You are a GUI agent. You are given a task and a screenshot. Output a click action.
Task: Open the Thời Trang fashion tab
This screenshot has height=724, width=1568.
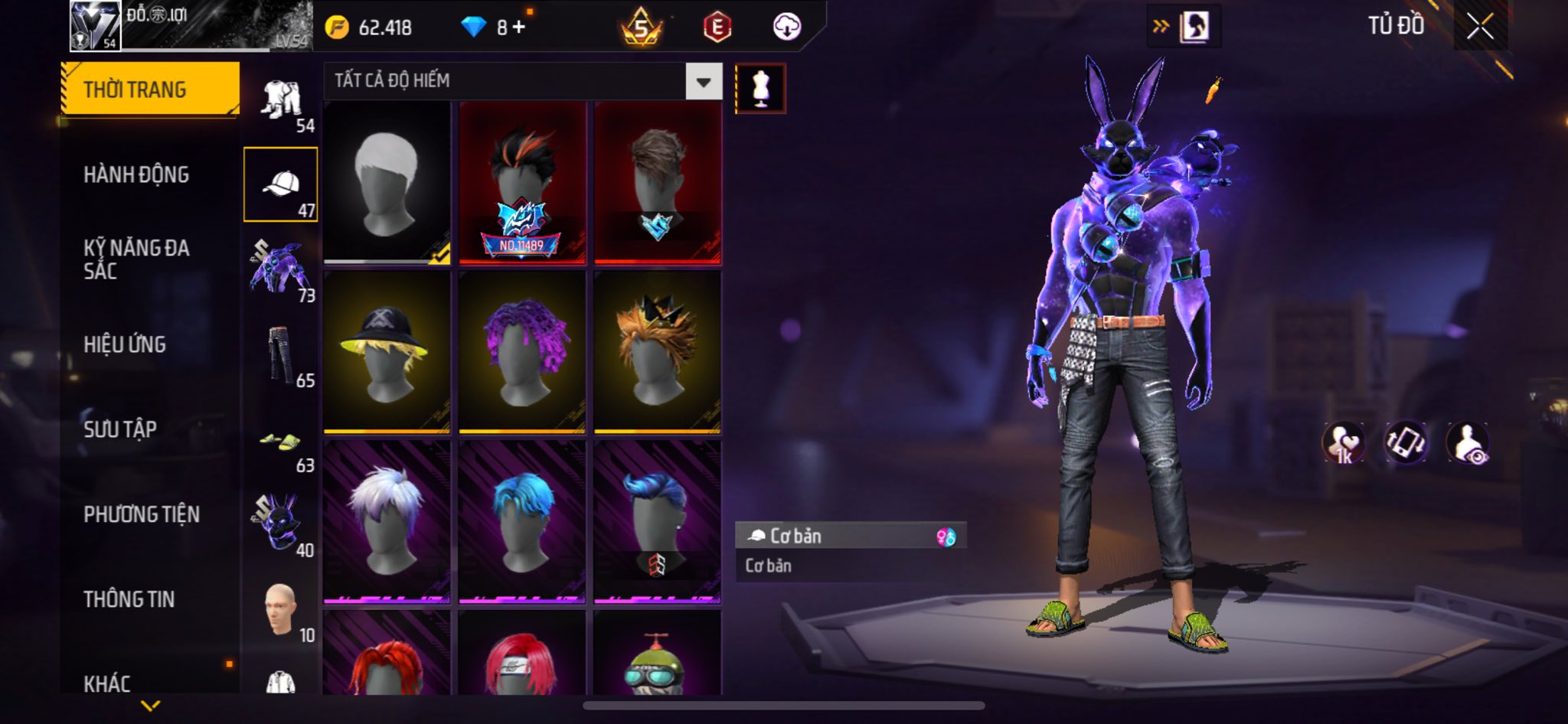tap(150, 90)
